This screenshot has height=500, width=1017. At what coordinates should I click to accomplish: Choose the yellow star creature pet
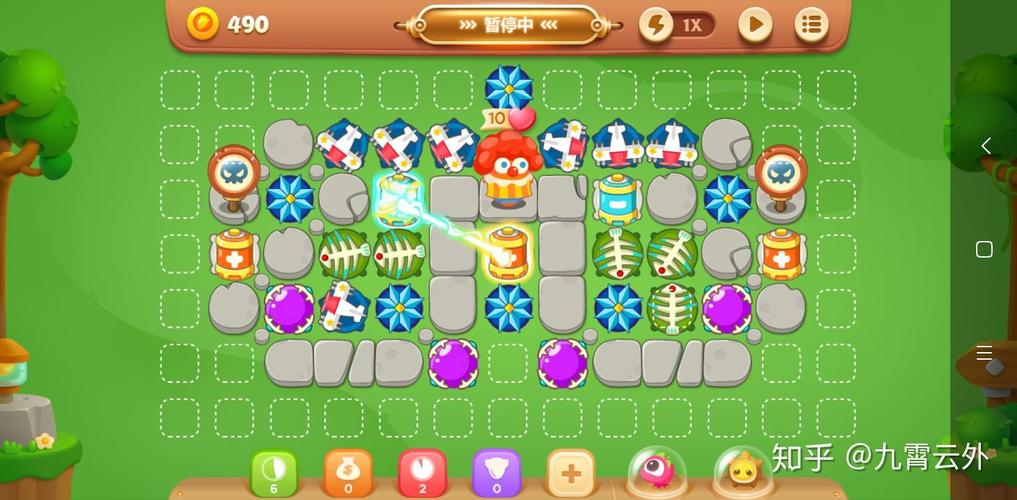tap(743, 470)
